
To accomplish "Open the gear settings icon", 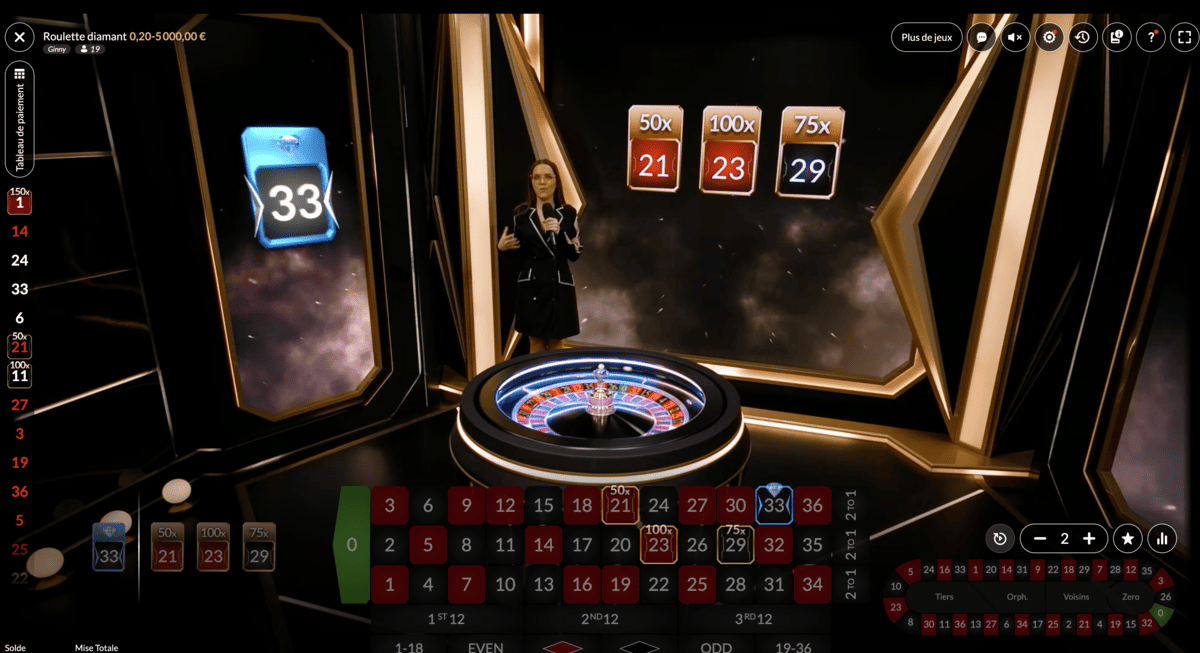I will click(1049, 38).
